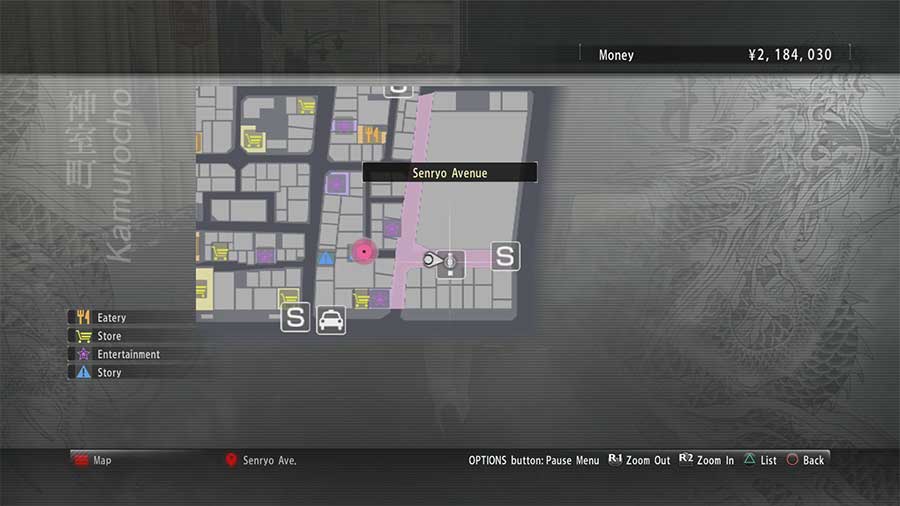The height and width of the screenshot is (506, 900).
Task: Click the save point S beside the taxi
Action: 295,318
